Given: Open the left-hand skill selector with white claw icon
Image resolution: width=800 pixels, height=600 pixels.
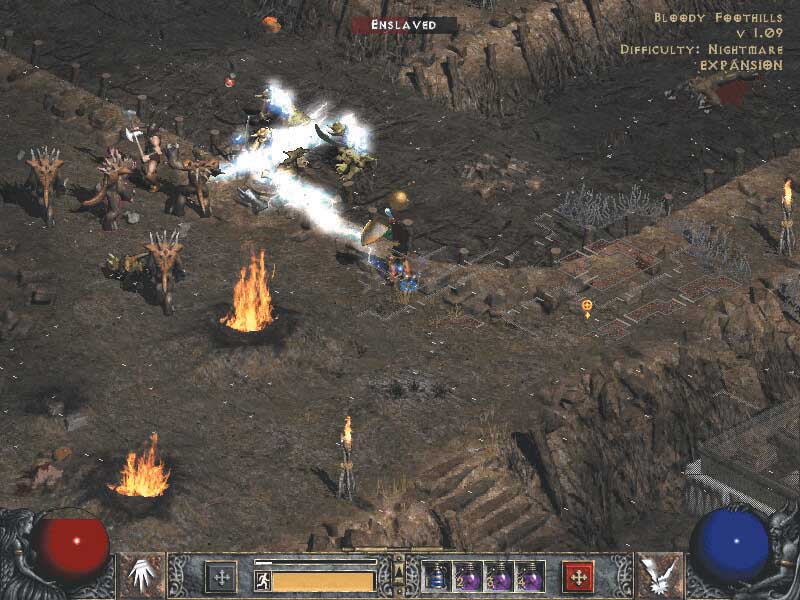Looking at the screenshot, I should click(142, 575).
